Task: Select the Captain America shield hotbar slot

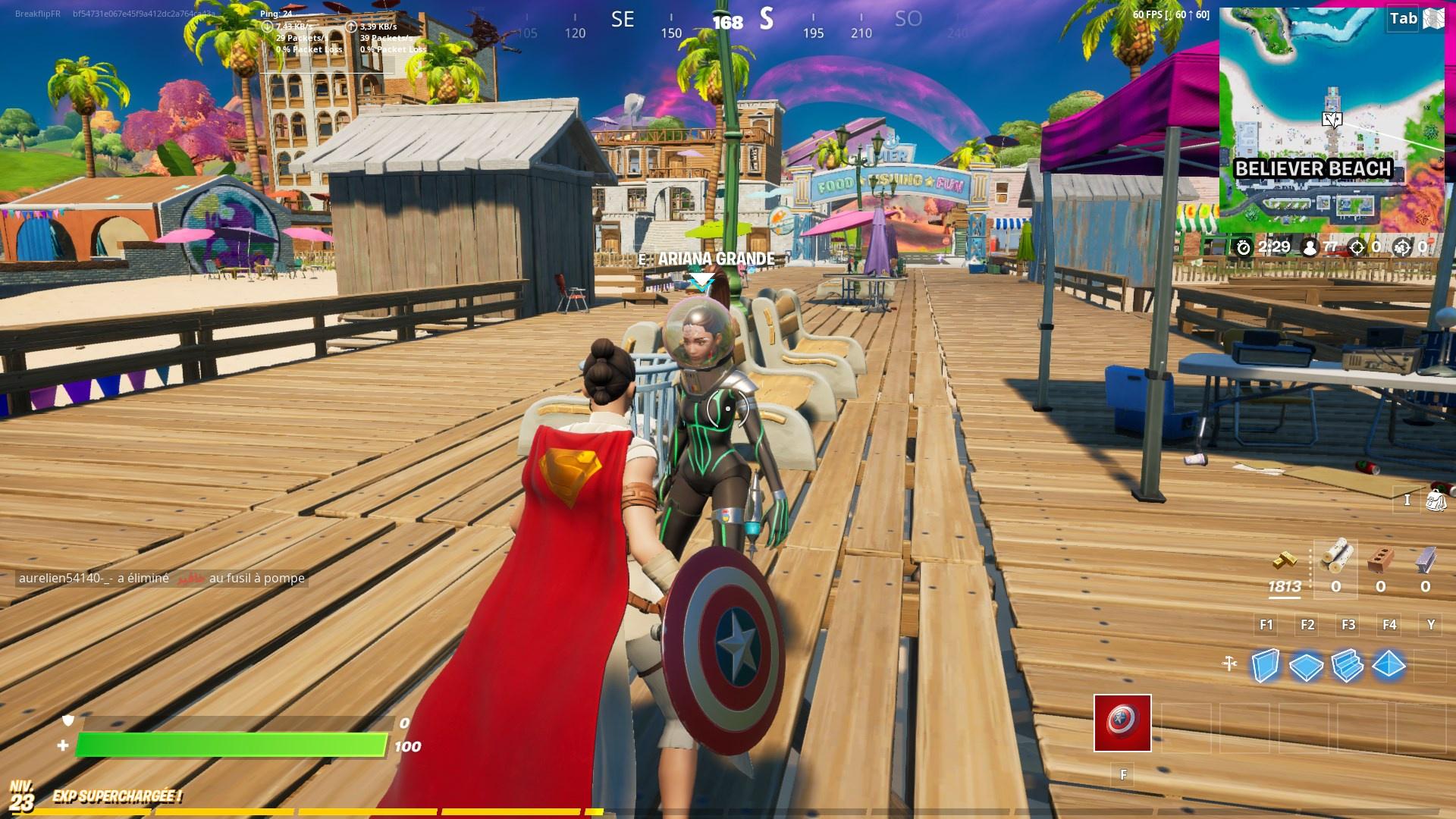Action: (1122, 723)
